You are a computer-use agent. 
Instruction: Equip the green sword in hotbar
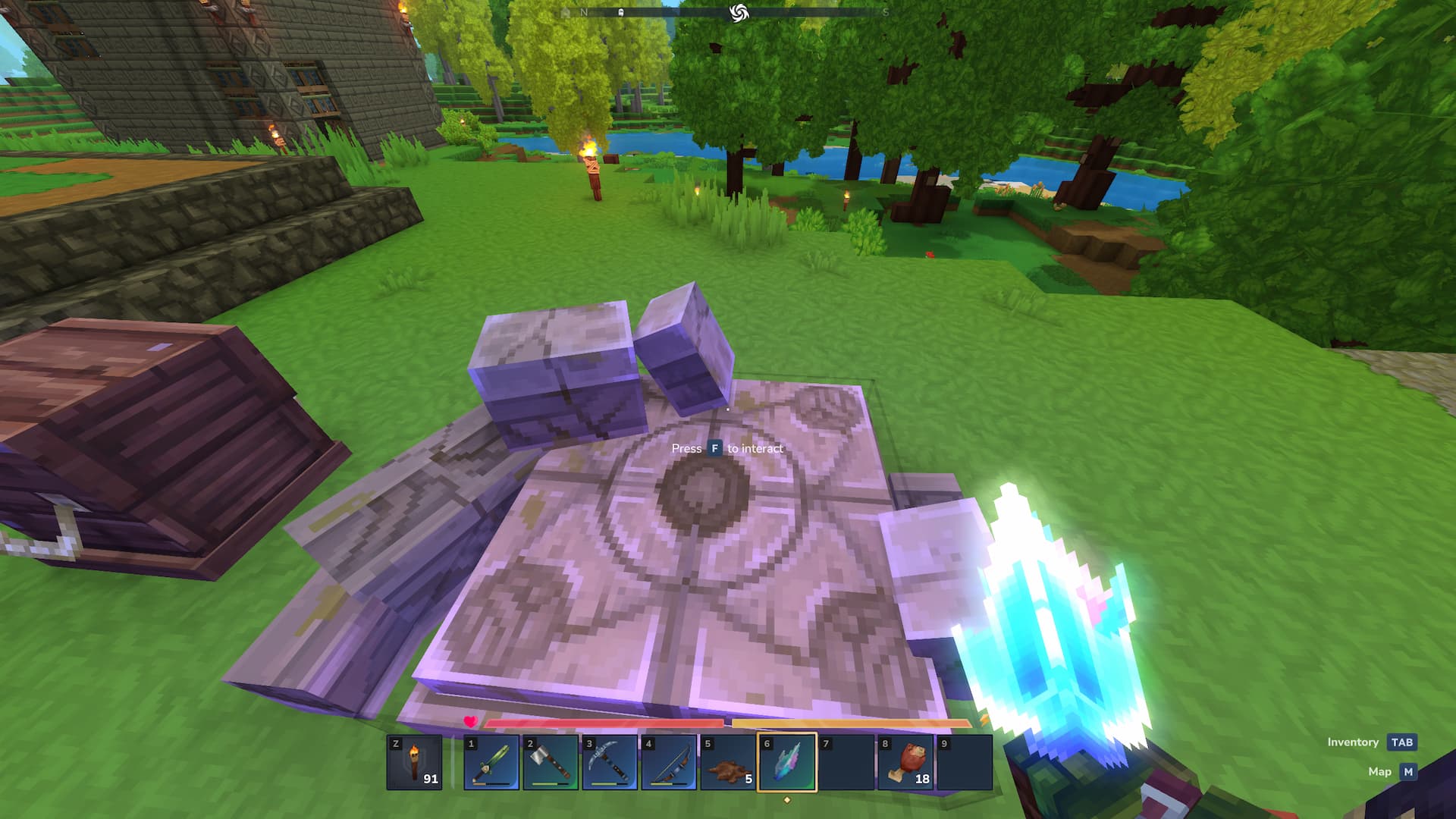(491, 762)
